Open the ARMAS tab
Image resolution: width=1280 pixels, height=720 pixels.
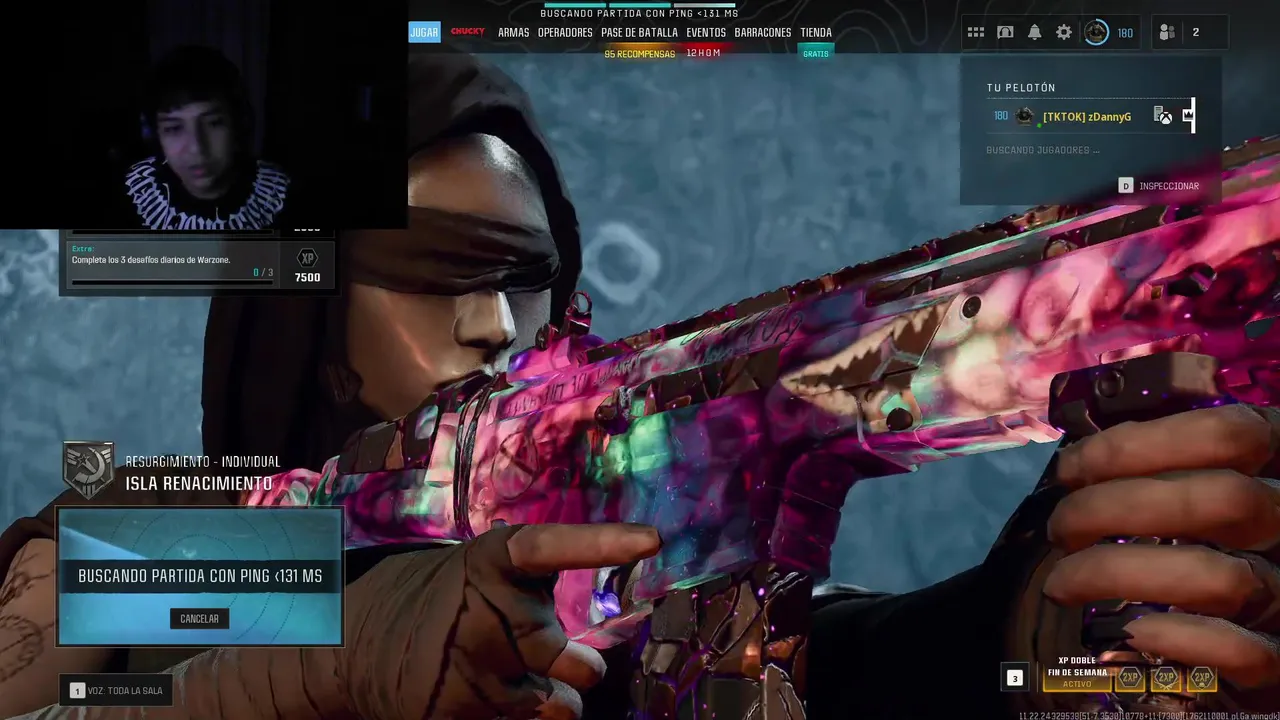point(513,32)
